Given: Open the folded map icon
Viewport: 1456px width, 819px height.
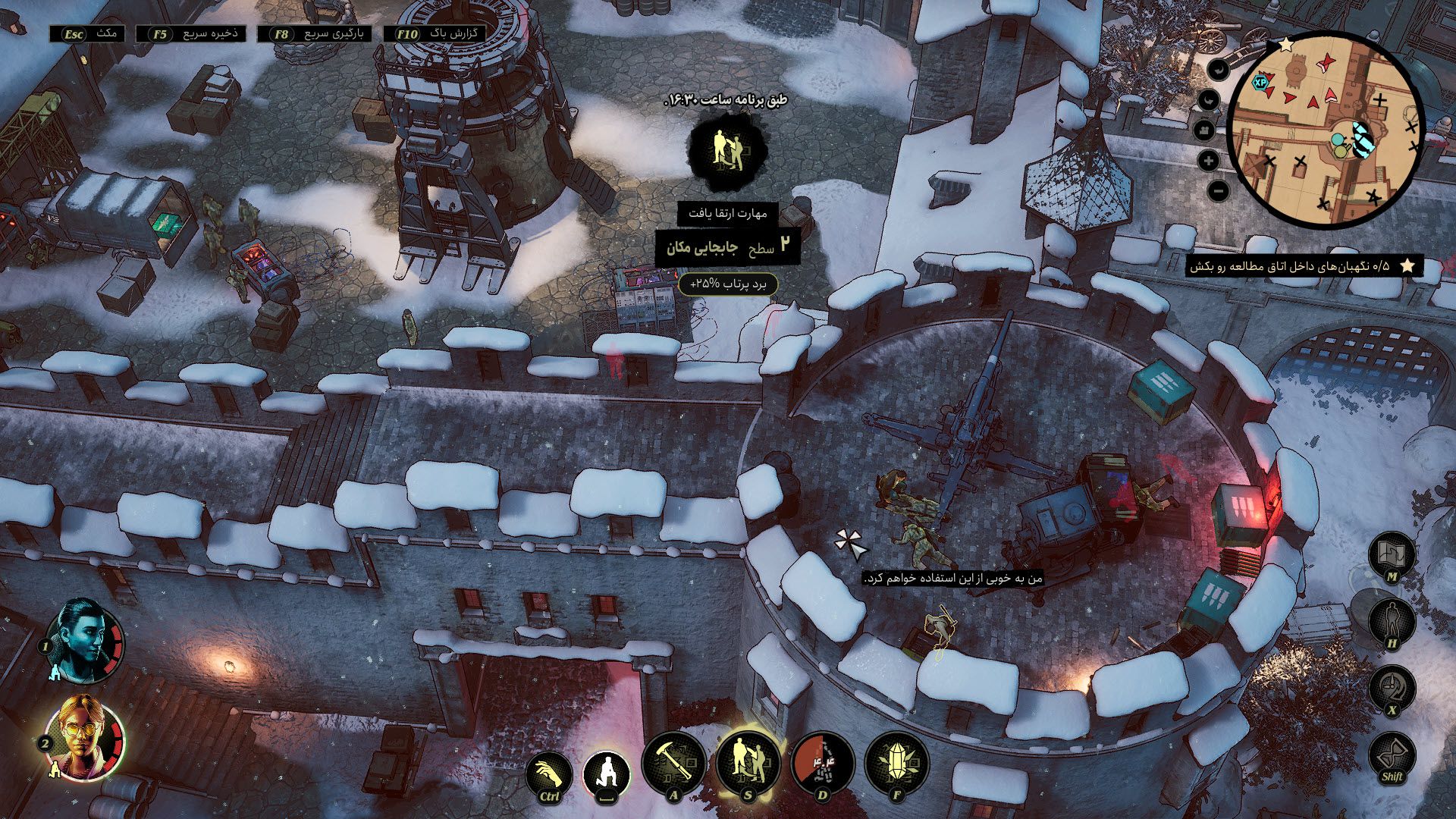Looking at the screenshot, I should point(1392,555).
